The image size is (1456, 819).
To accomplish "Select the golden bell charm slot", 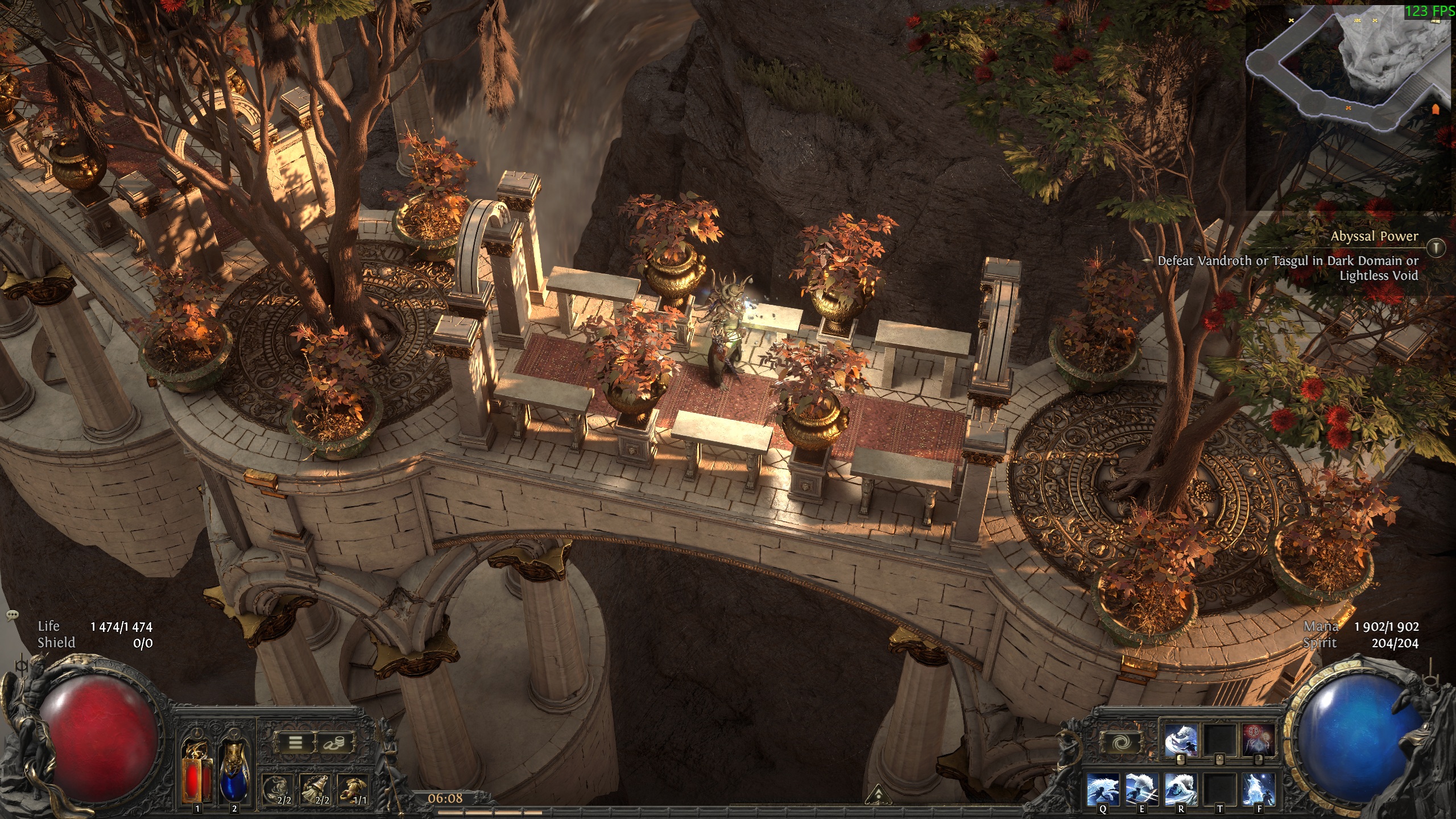I will point(316,791).
